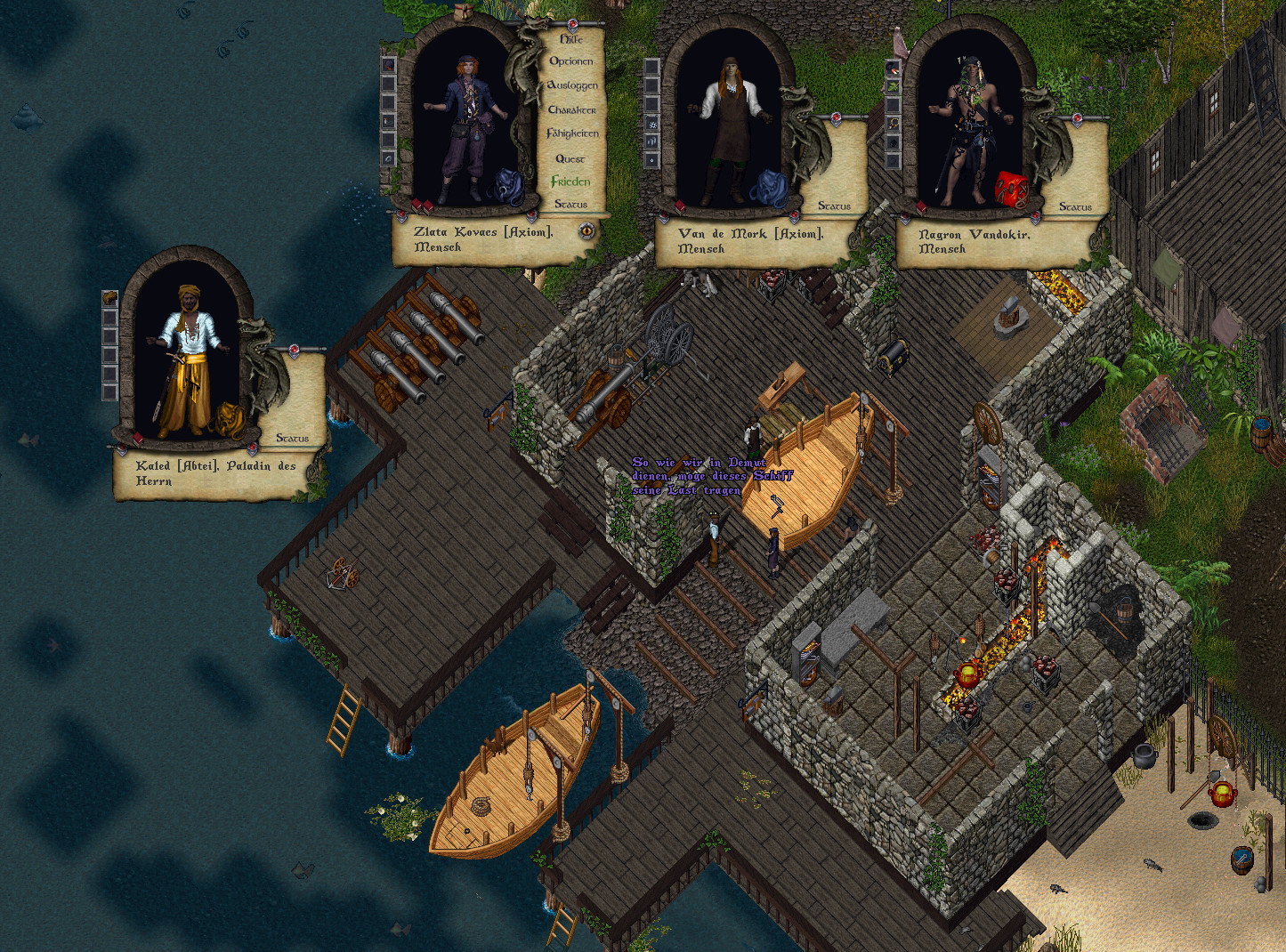Open the Charakter sheet
This screenshot has height=952, width=1286.
572,109
